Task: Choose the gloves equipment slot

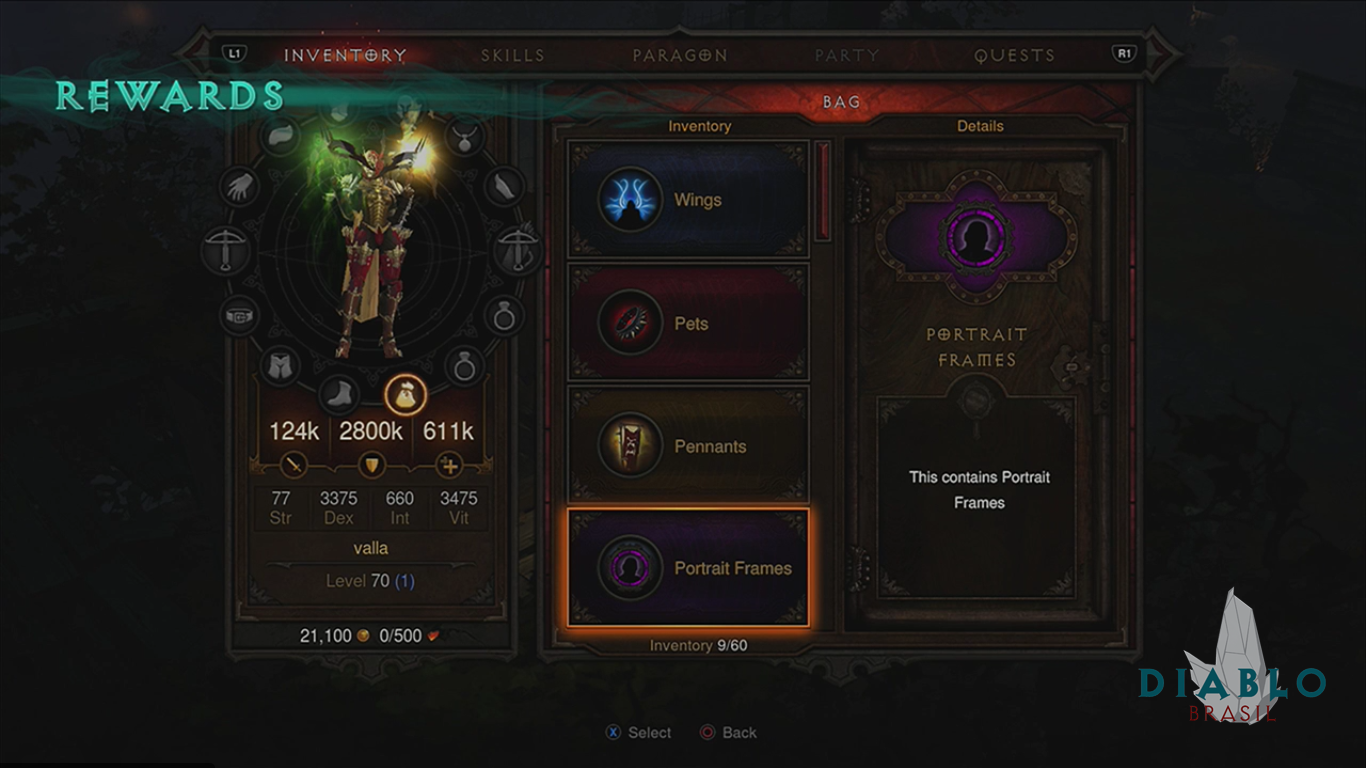Action: click(240, 187)
